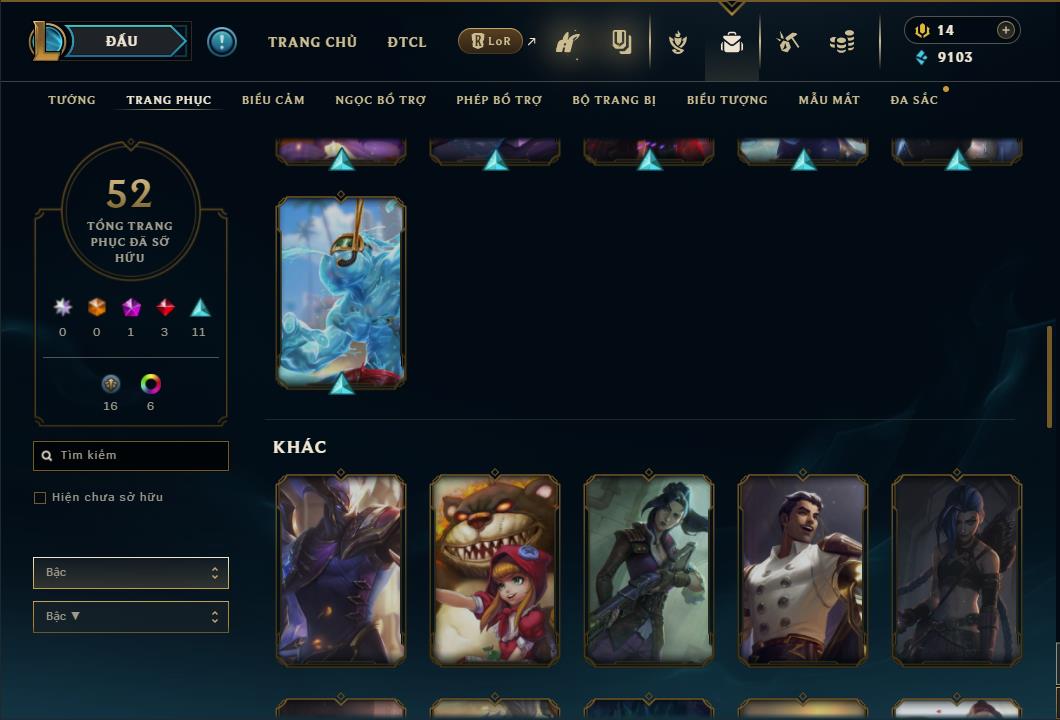The width and height of the screenshot is (1060, 720).
Task: Open the NGỌC BỔ TRỢ tab
Action: coord(380,100)
